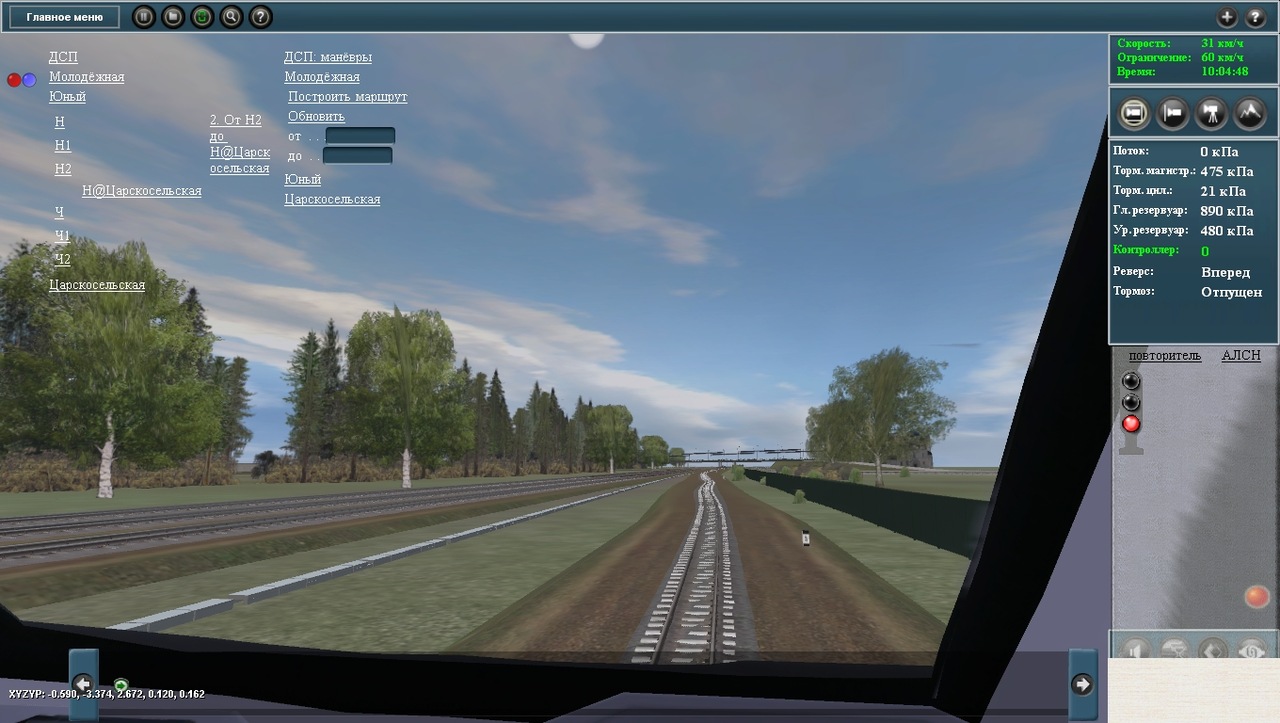Open the Юный station under ДСП
Viewport: 1280px width, 723px height.
(x=67, y=96)
